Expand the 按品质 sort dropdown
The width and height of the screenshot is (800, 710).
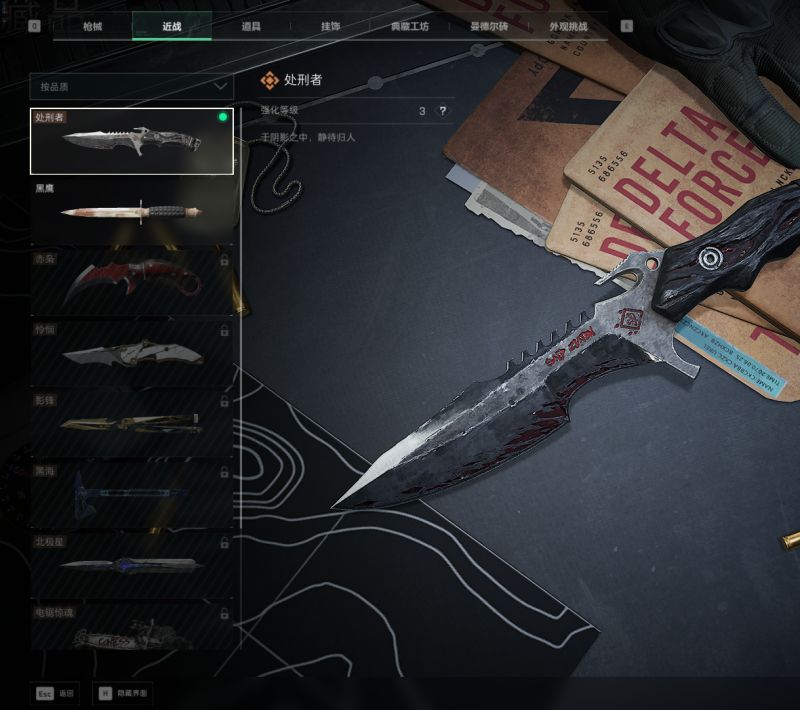pyautogui.click(x=131, y=87)
